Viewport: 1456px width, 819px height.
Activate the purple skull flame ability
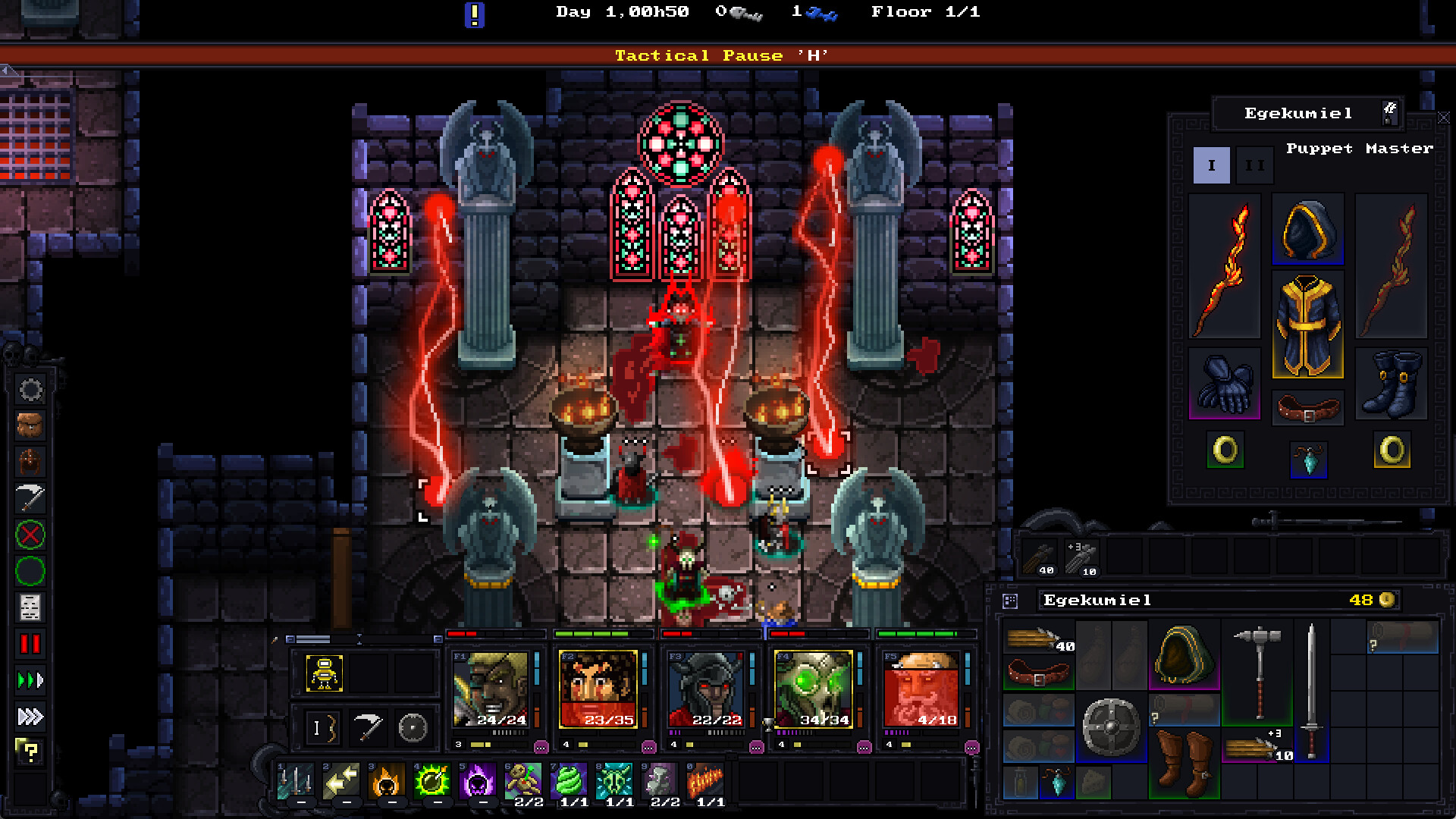pyautogui.click(x=479, y=781)
